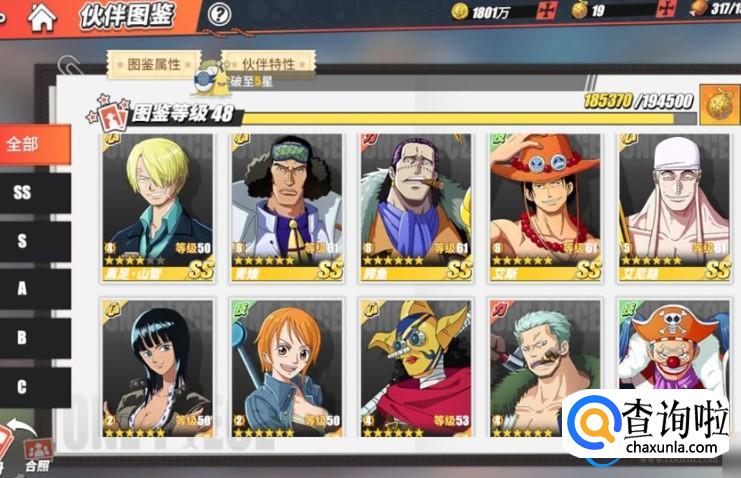Image resolution: width=741 pixels, height=478 pixels.
Task: Open Sanji's companion card
Action: tap(156, 207)
